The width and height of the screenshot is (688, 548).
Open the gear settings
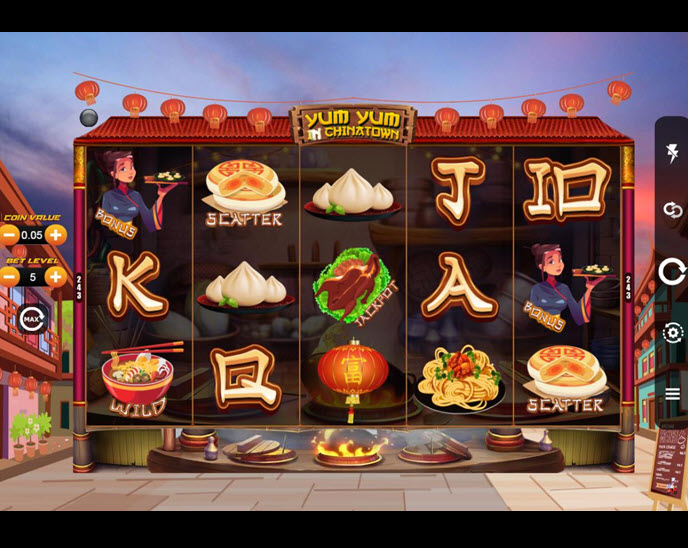click(672, 333)
